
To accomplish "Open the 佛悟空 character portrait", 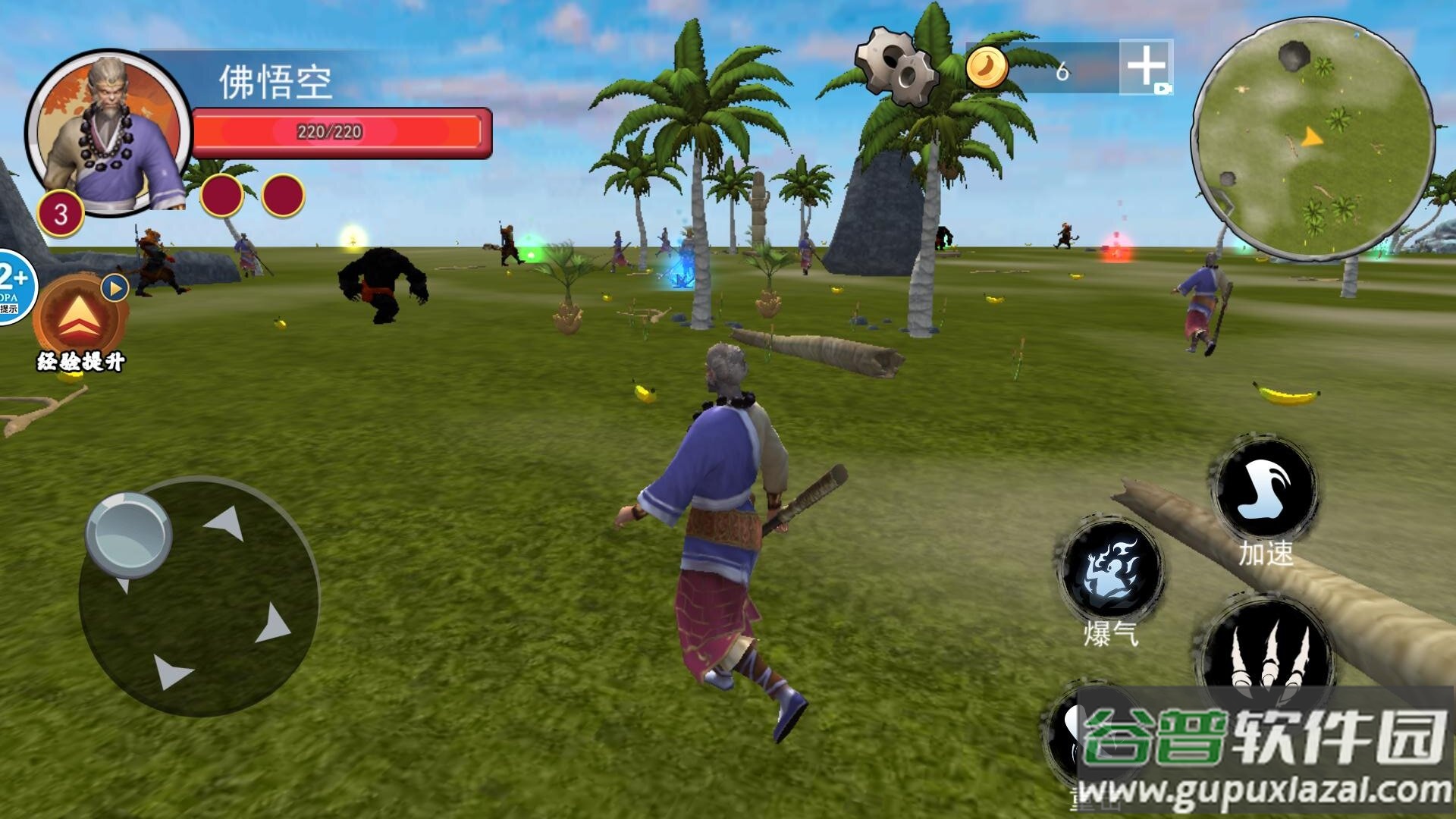I will pos(108,133).
